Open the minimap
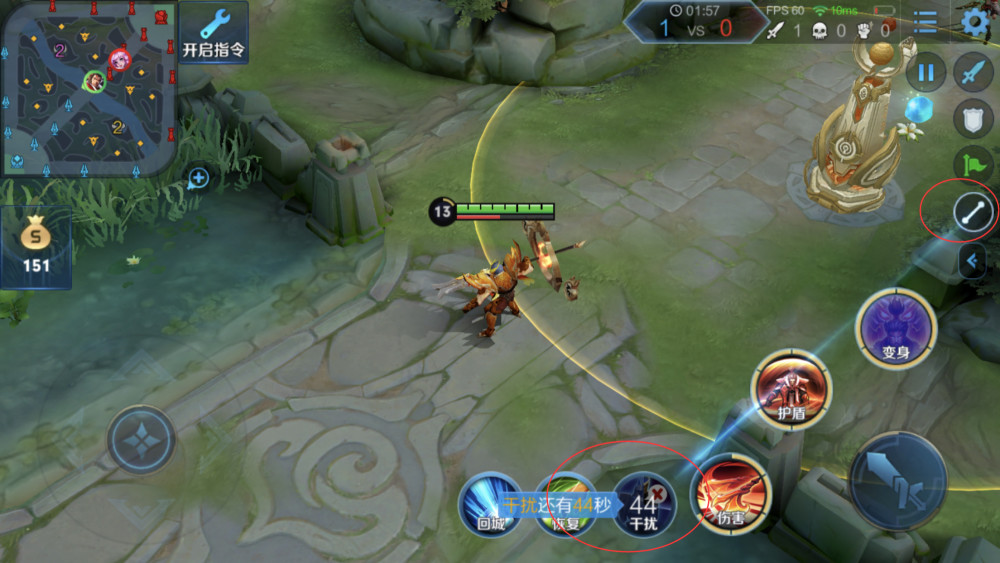 (90, 88)
